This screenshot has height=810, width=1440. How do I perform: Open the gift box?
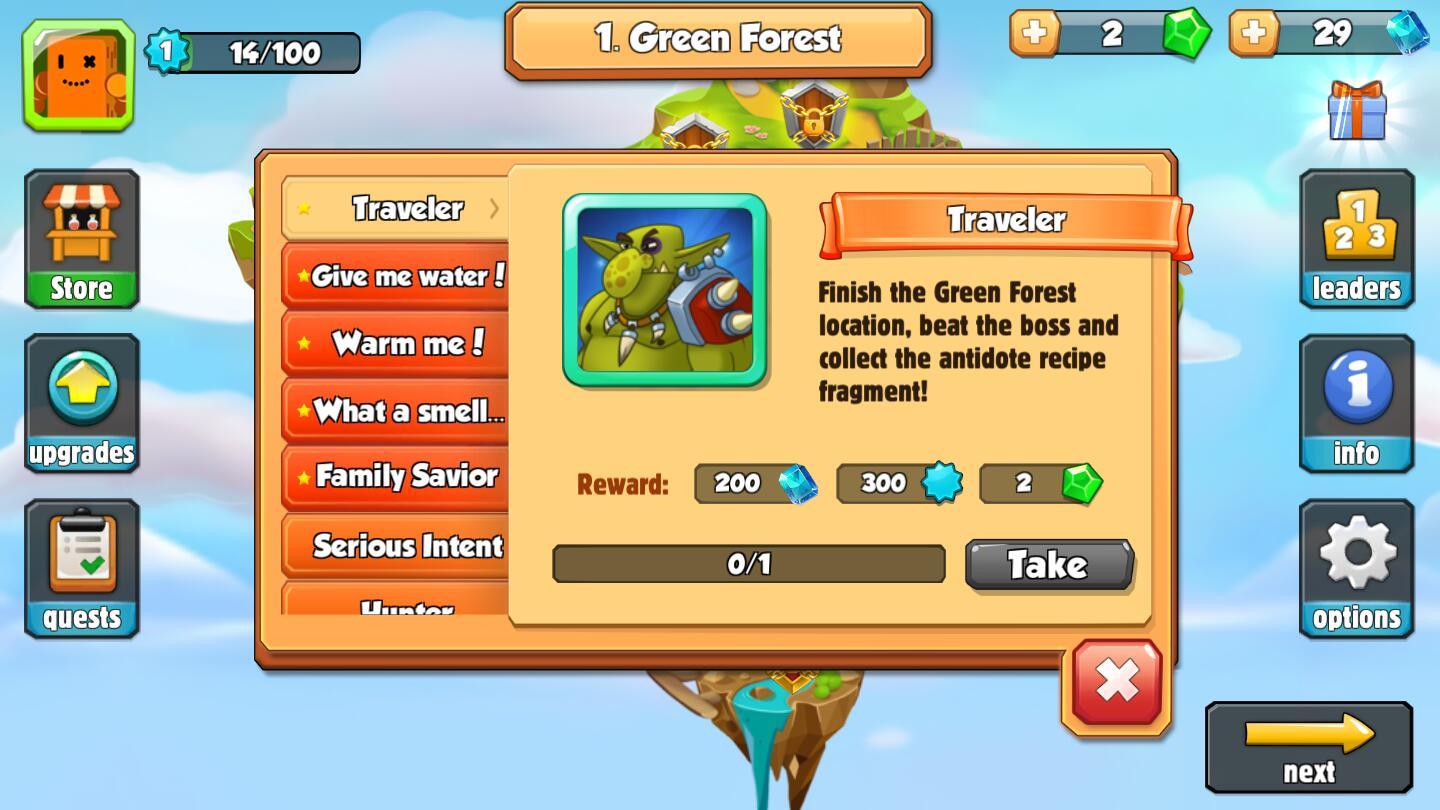pos(1357,110)
